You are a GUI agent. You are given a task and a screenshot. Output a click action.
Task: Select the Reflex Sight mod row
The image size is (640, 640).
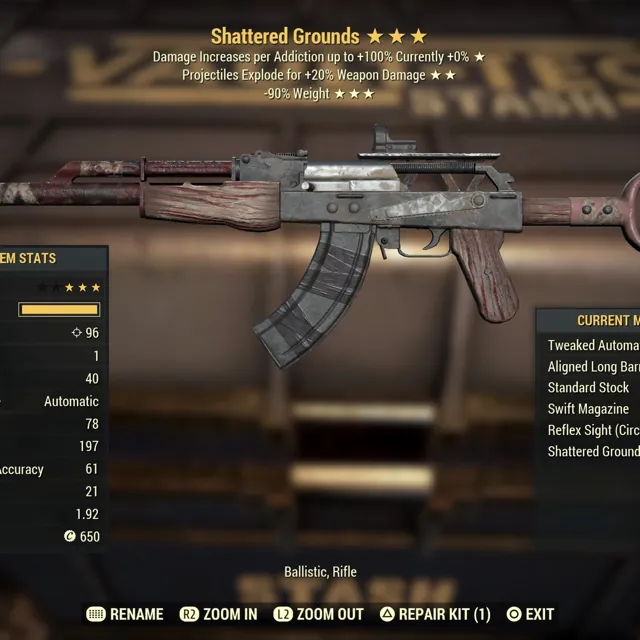pyautogui.click(x=593, y=430)
